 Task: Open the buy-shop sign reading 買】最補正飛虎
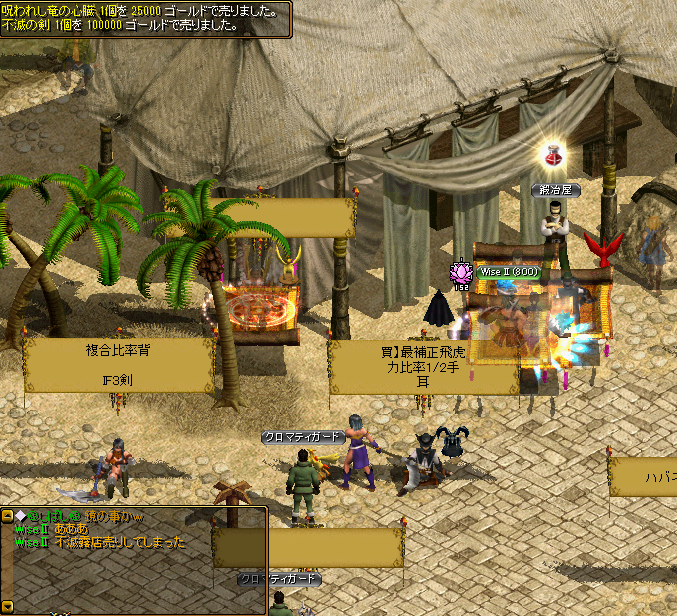424,366
